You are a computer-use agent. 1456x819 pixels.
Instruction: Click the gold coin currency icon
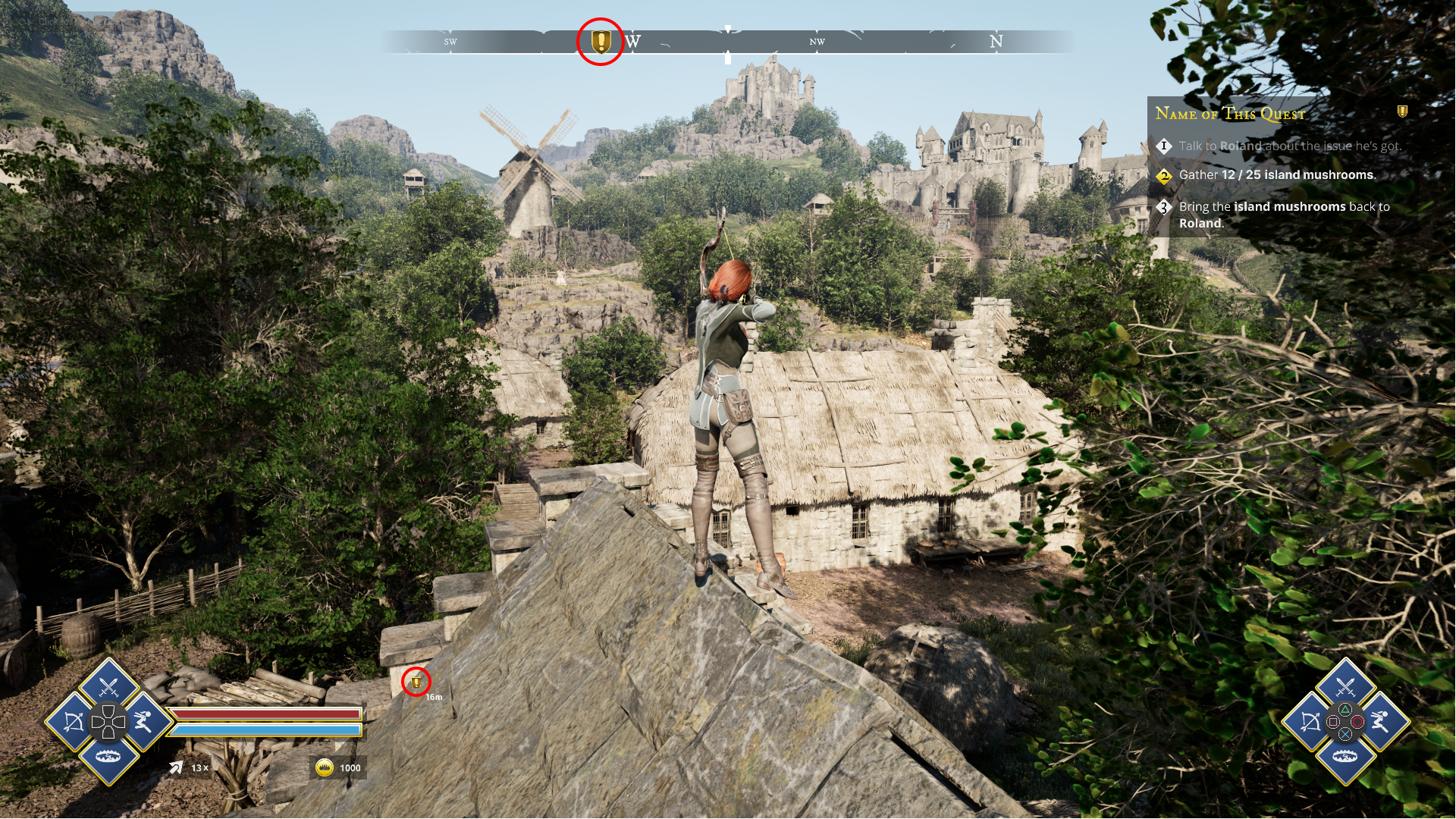pos(325,767)
